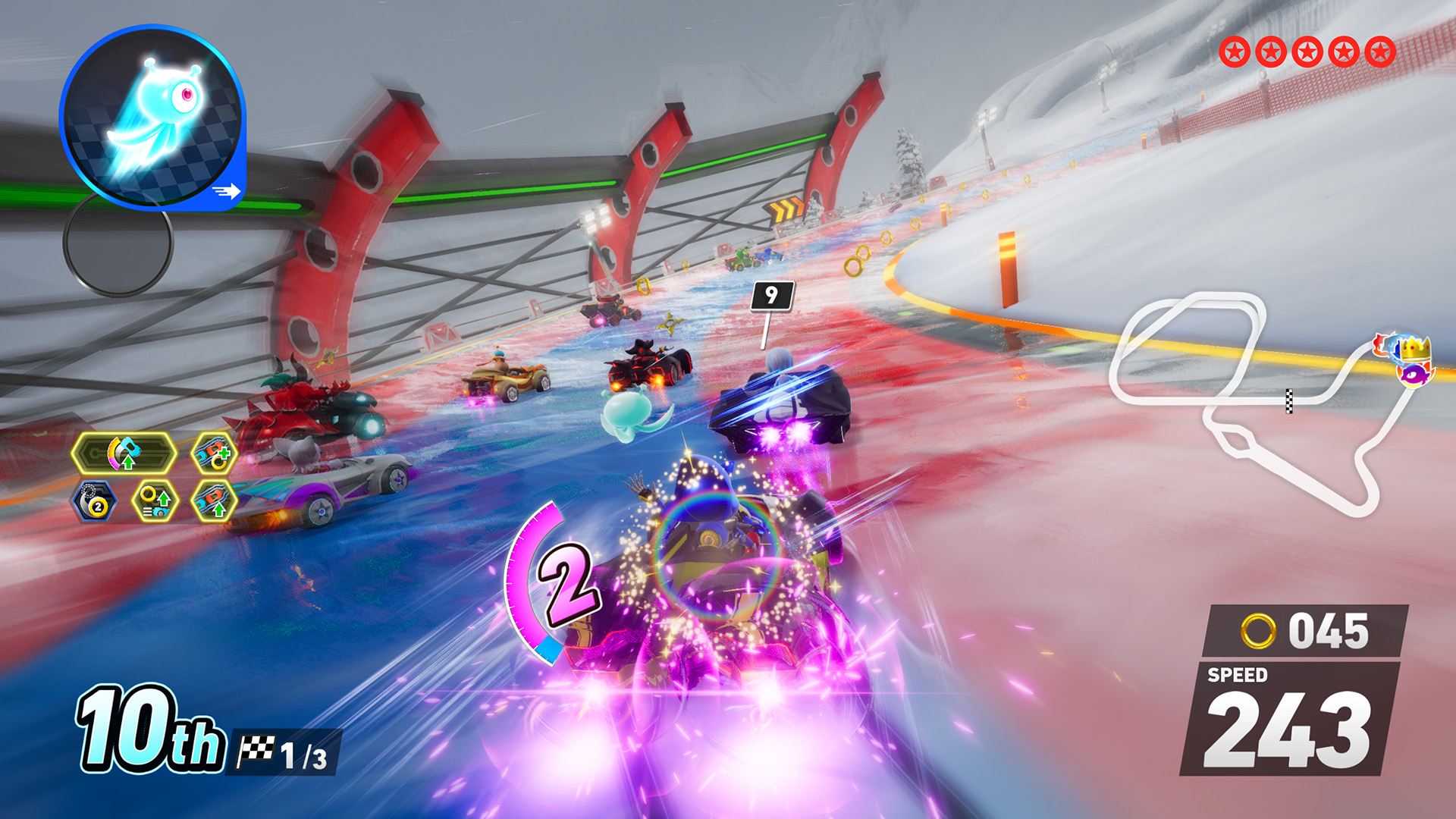1456x819 pixels.
Task: Click the crowned leader marker on minimap
Action: pyautogui.click(x=1415, y=350)
